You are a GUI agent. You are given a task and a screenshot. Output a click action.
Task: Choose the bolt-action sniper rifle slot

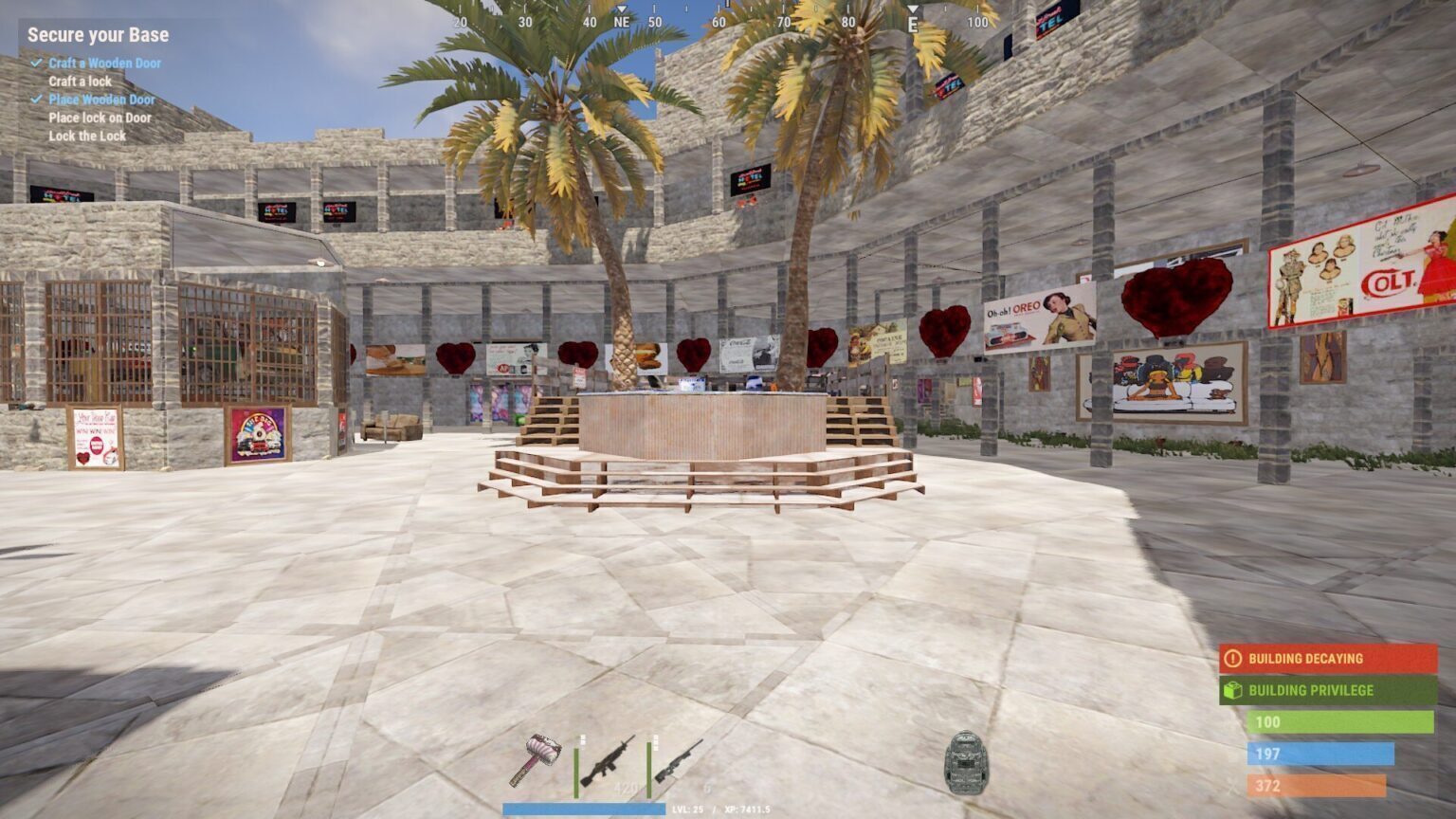click(679, 760)
